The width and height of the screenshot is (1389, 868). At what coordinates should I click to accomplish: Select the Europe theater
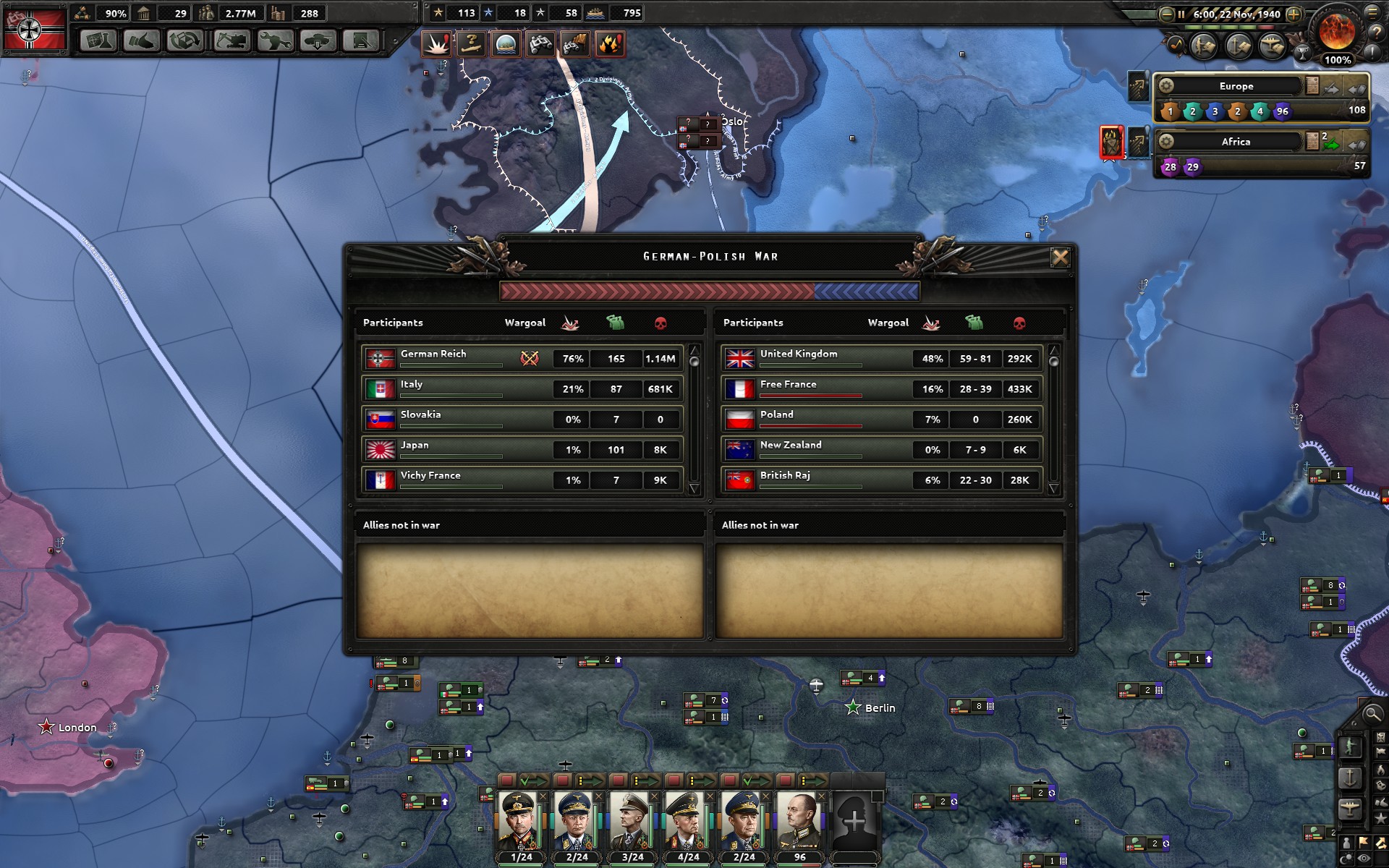pos(1236,86)
